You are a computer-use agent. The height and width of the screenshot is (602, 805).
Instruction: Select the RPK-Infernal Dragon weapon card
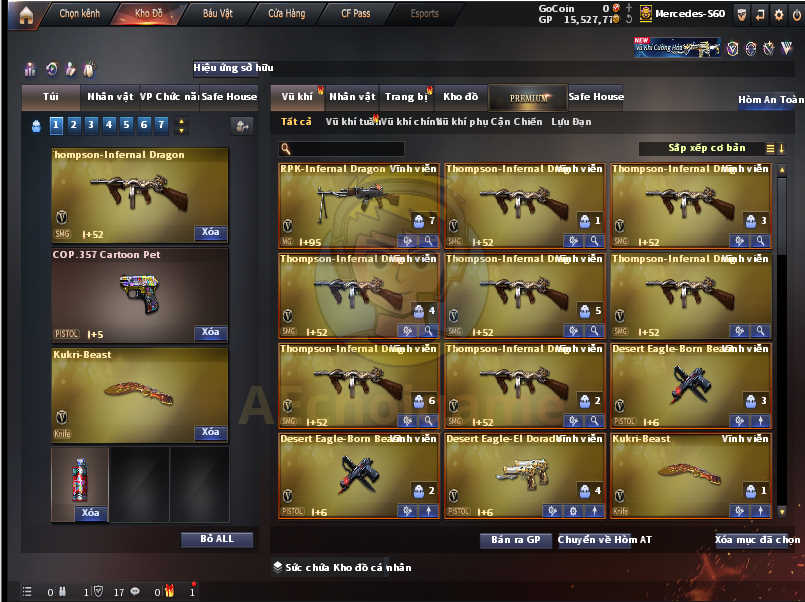pyautogui.click(x=359, y=204)
